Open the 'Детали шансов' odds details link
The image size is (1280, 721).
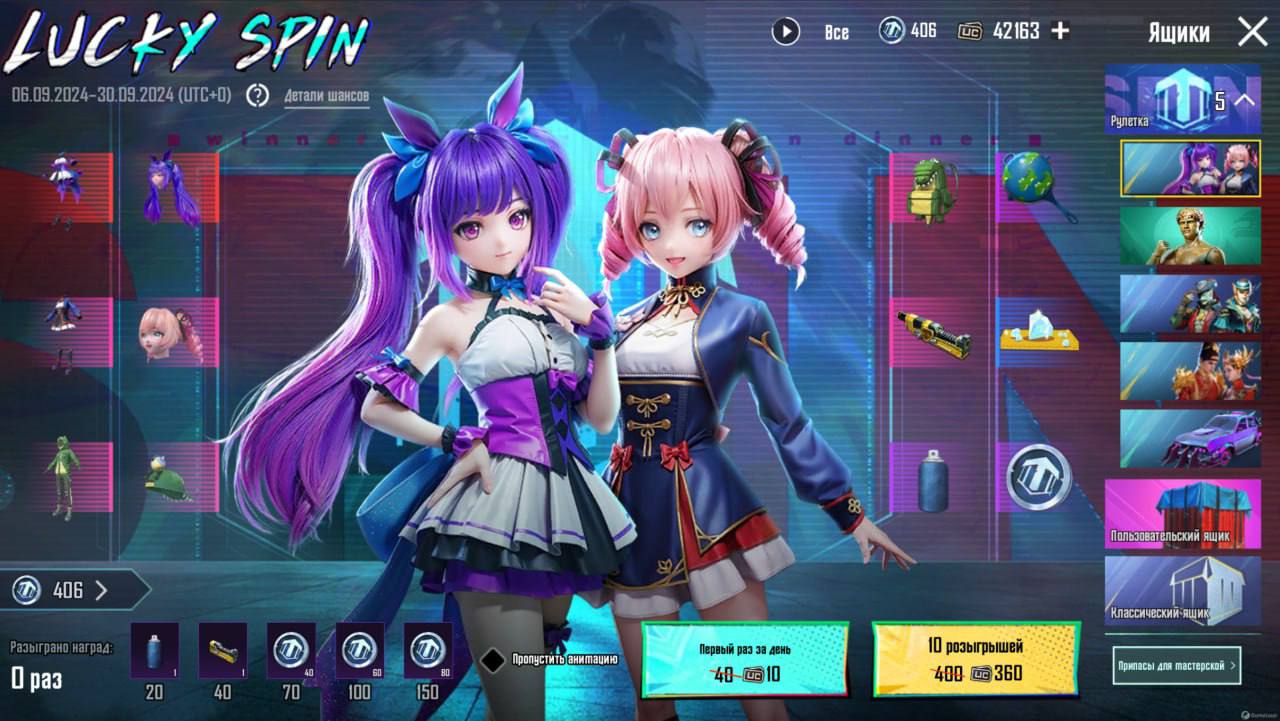click(x=326, y=97)
